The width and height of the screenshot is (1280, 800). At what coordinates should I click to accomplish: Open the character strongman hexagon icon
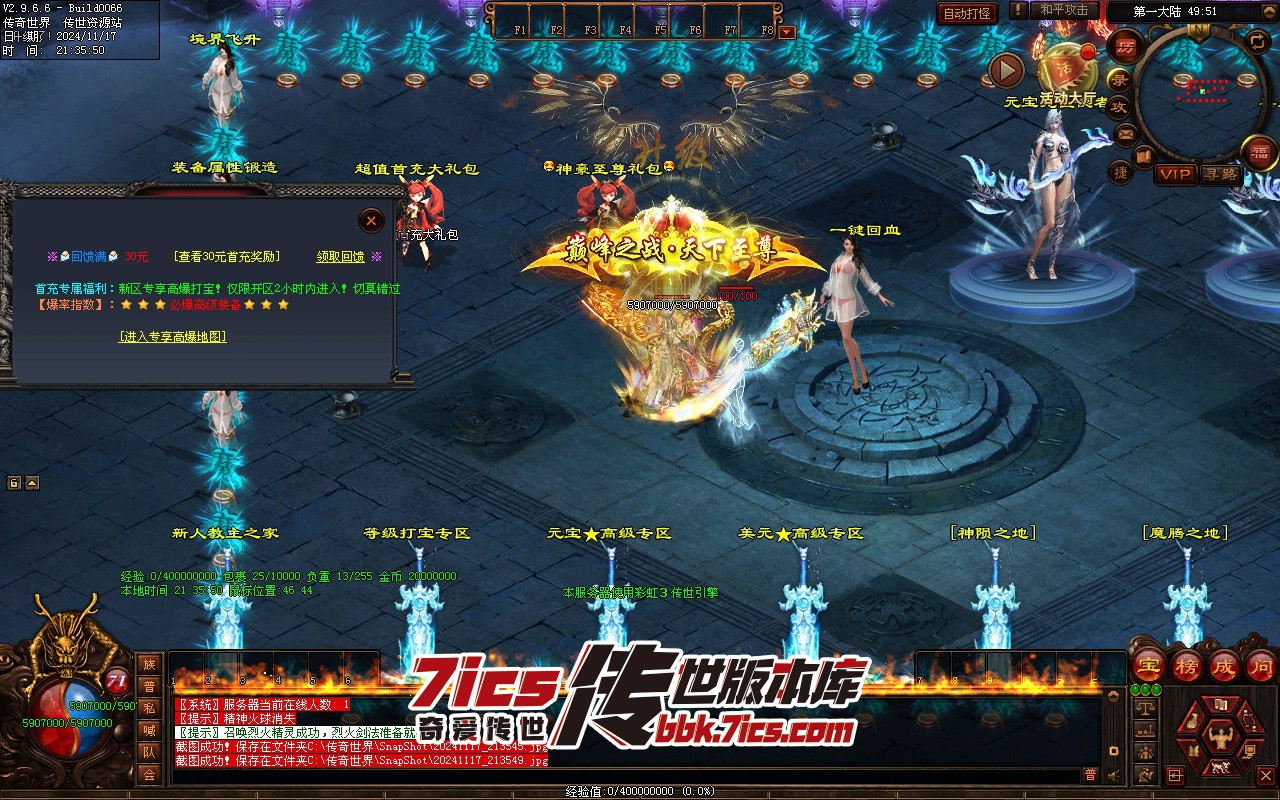pyautogui.click(x=1219, y=738)
